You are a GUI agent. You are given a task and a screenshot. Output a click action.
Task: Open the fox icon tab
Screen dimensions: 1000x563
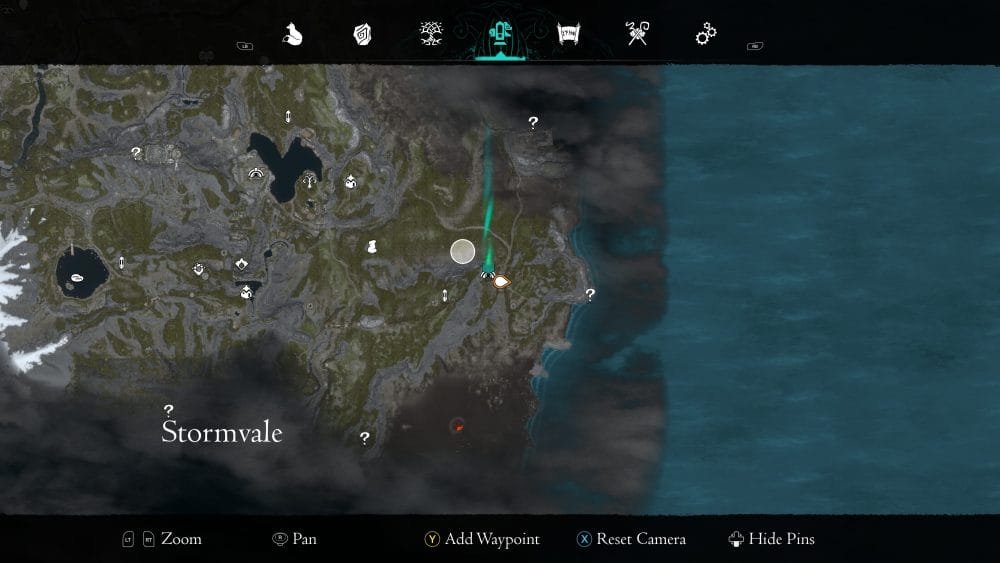click(x=292, y=35)
